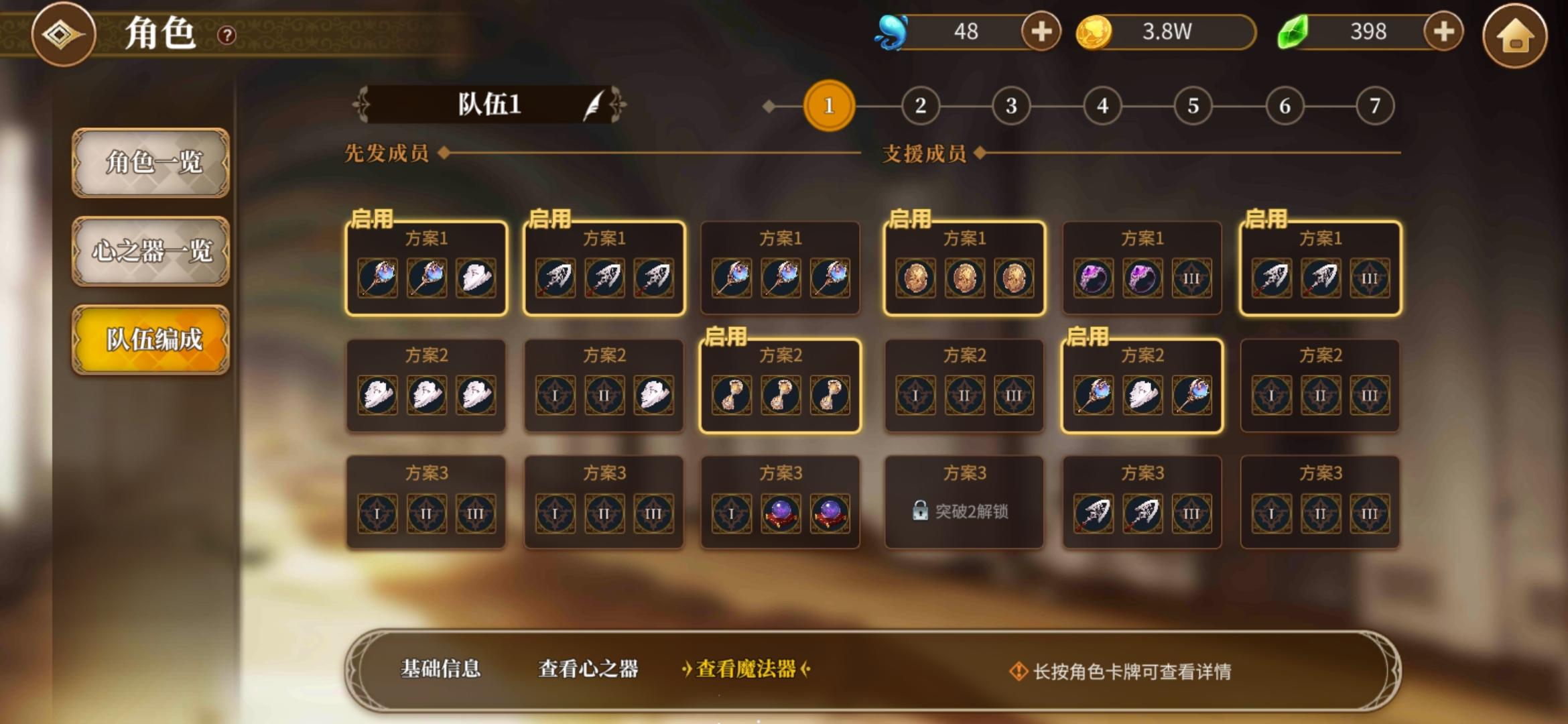Enable 方案1 plan marked 启用 for first member
Screen dimensions: 1568x724
coord(426,267)
